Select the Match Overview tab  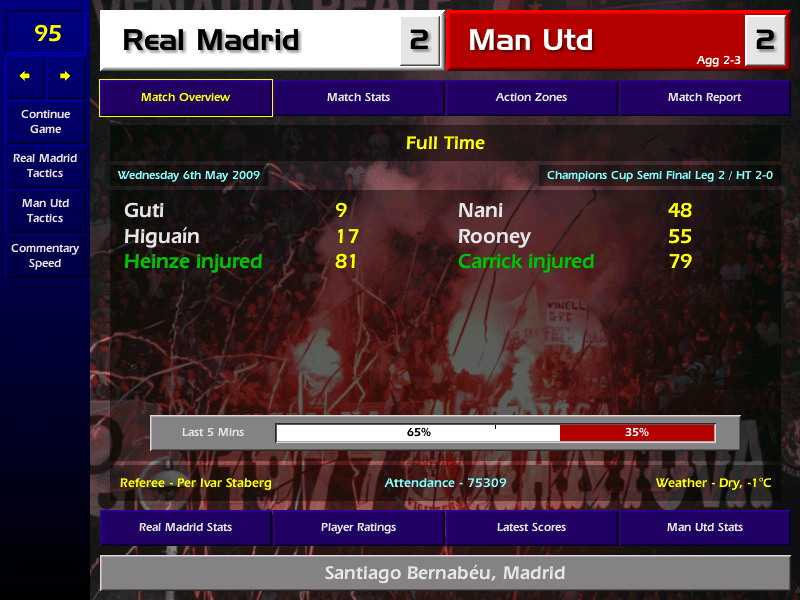(185, 98)
